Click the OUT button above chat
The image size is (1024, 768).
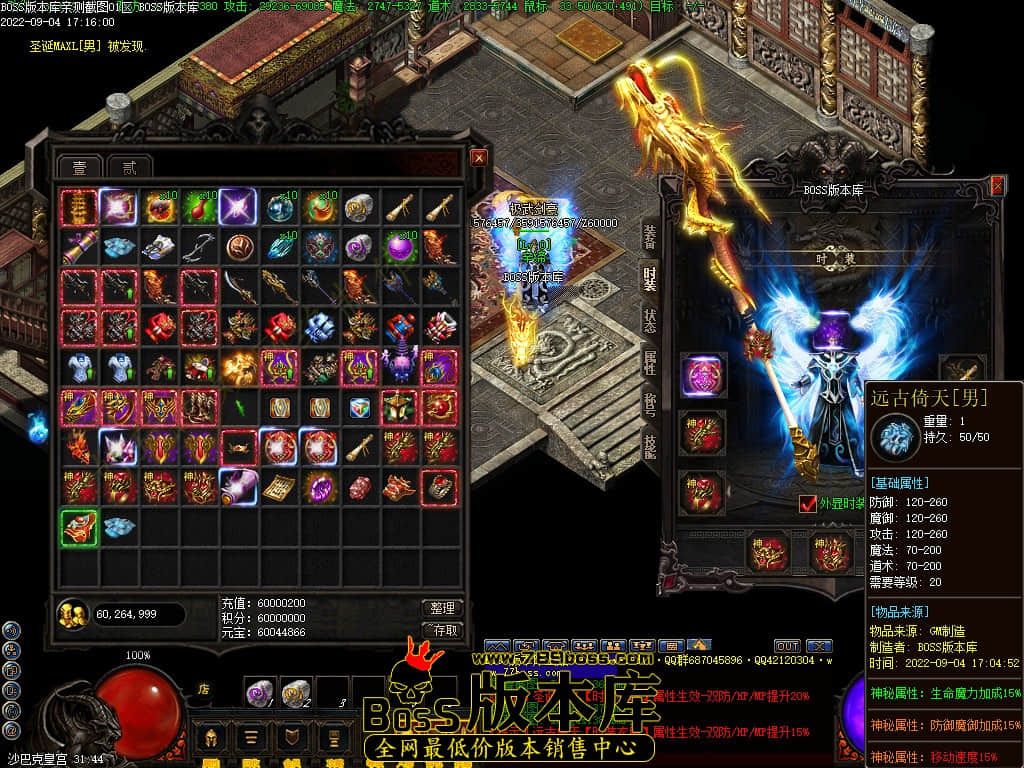[787, 646]
